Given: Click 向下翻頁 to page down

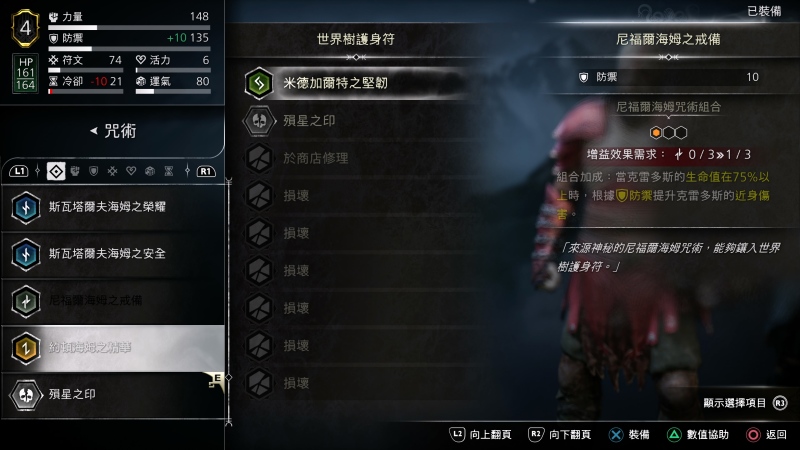Looking at the screenshot, I should (559, 435).
